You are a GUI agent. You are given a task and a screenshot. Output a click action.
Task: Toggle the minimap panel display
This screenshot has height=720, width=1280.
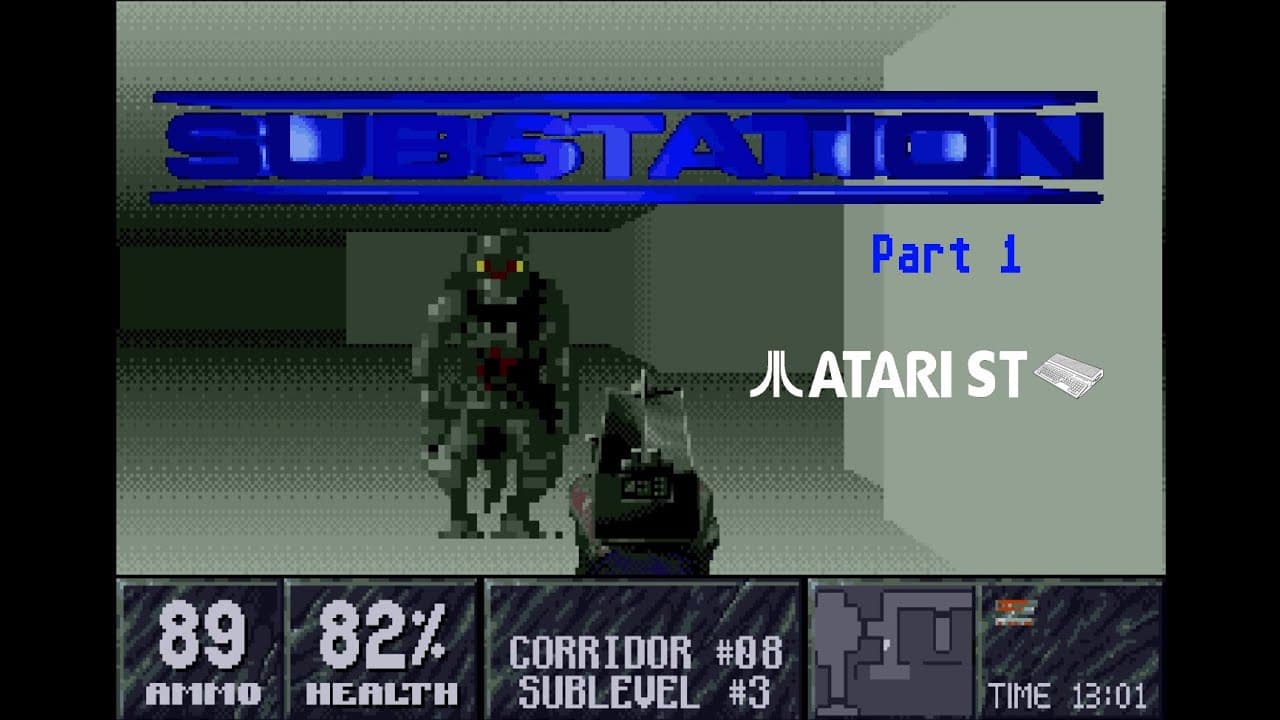pos(890,648)
